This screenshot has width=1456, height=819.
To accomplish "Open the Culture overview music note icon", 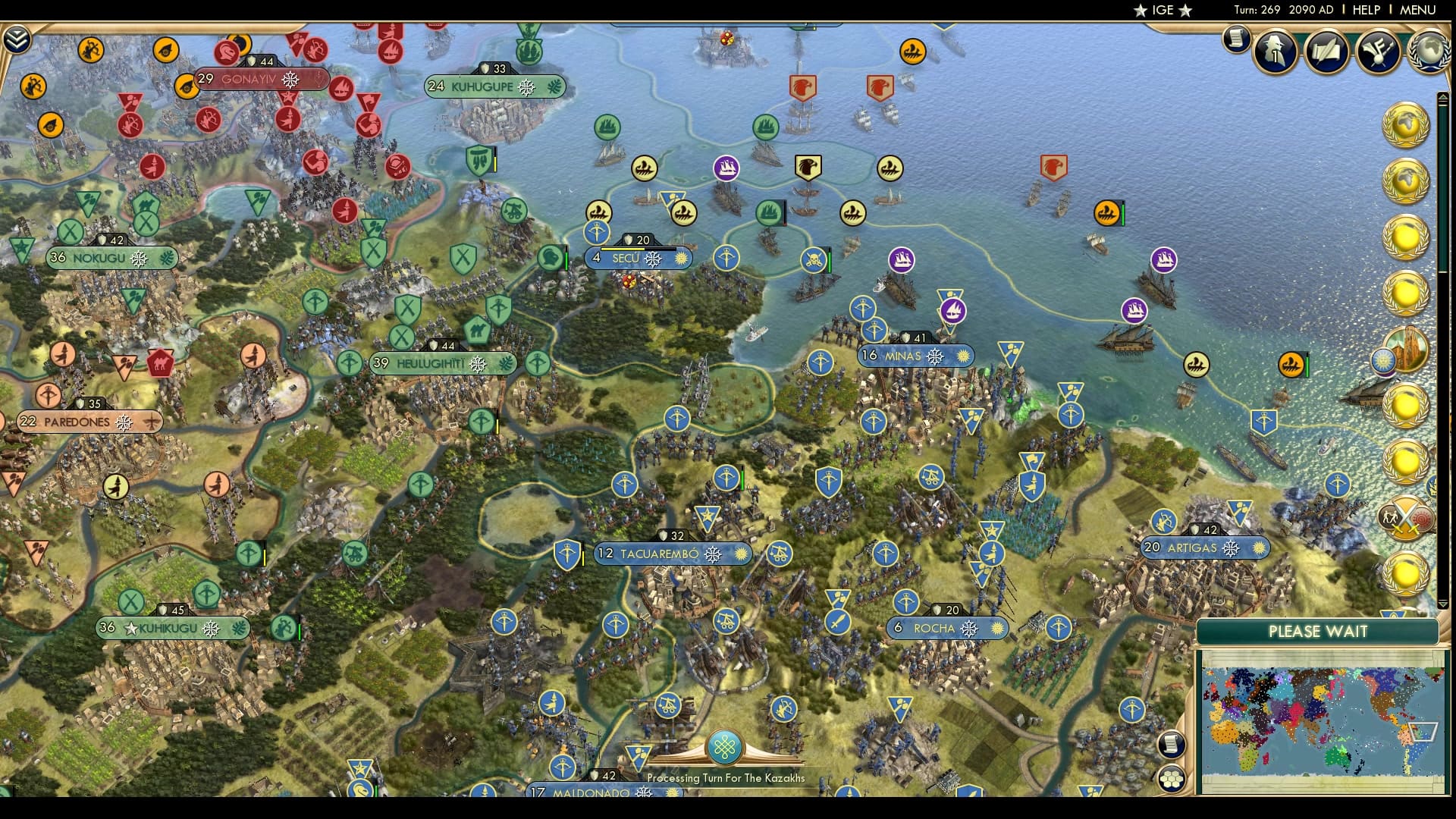I will 1377,52.
